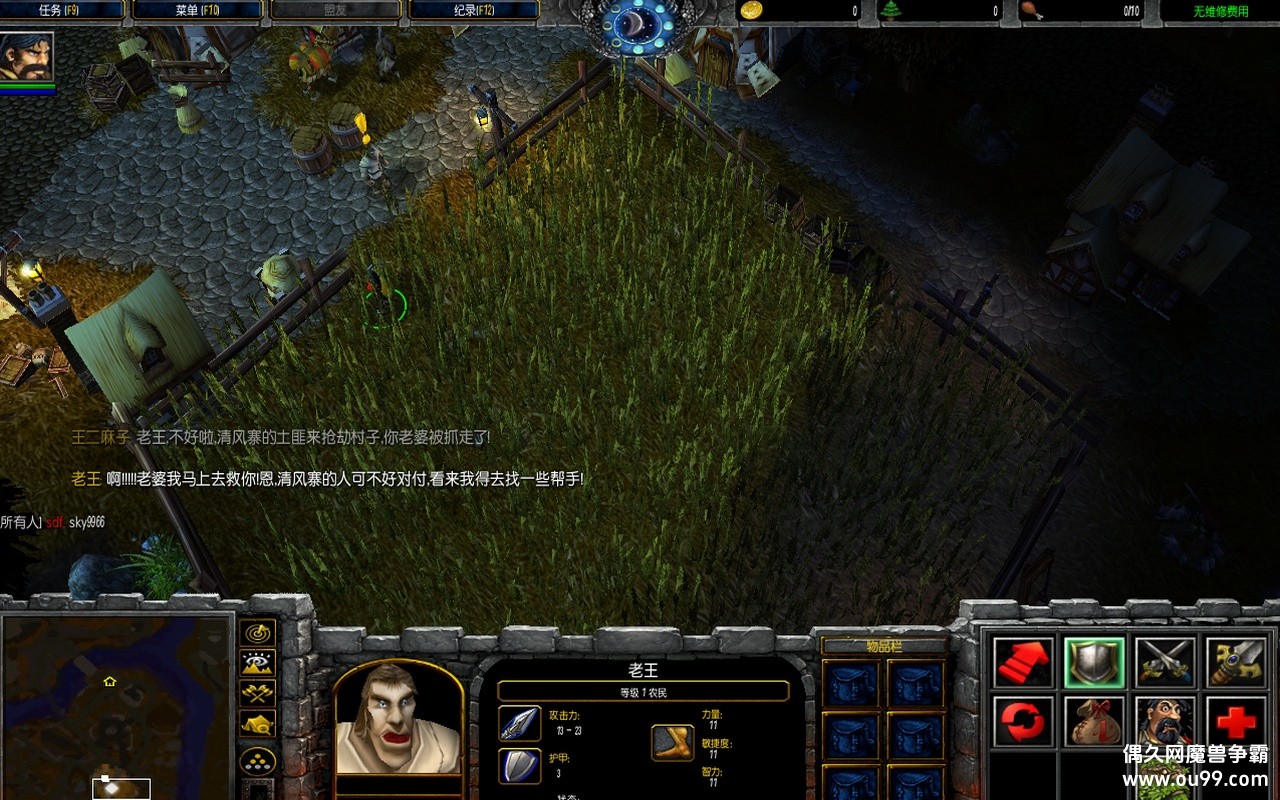Activate the red cross ability
This screenshot has width=1280, height=800.
pos(1236,720)
